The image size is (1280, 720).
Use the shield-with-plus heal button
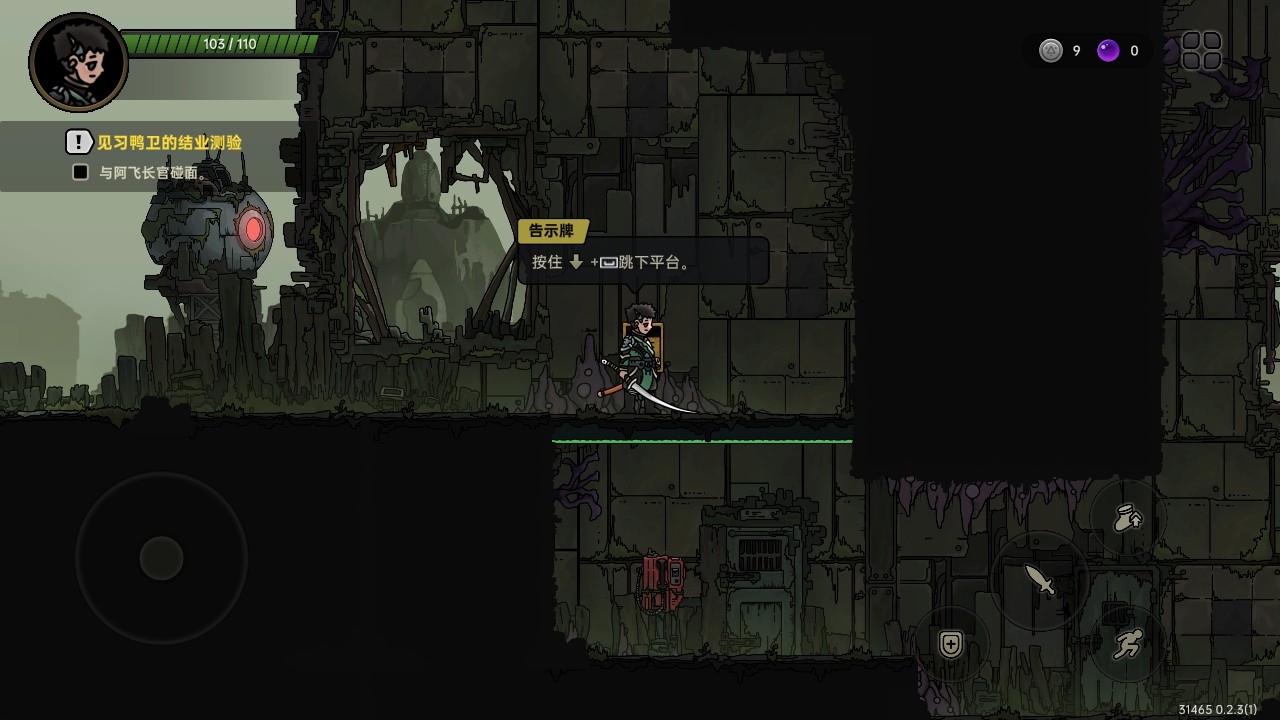(x=951, y=645)
